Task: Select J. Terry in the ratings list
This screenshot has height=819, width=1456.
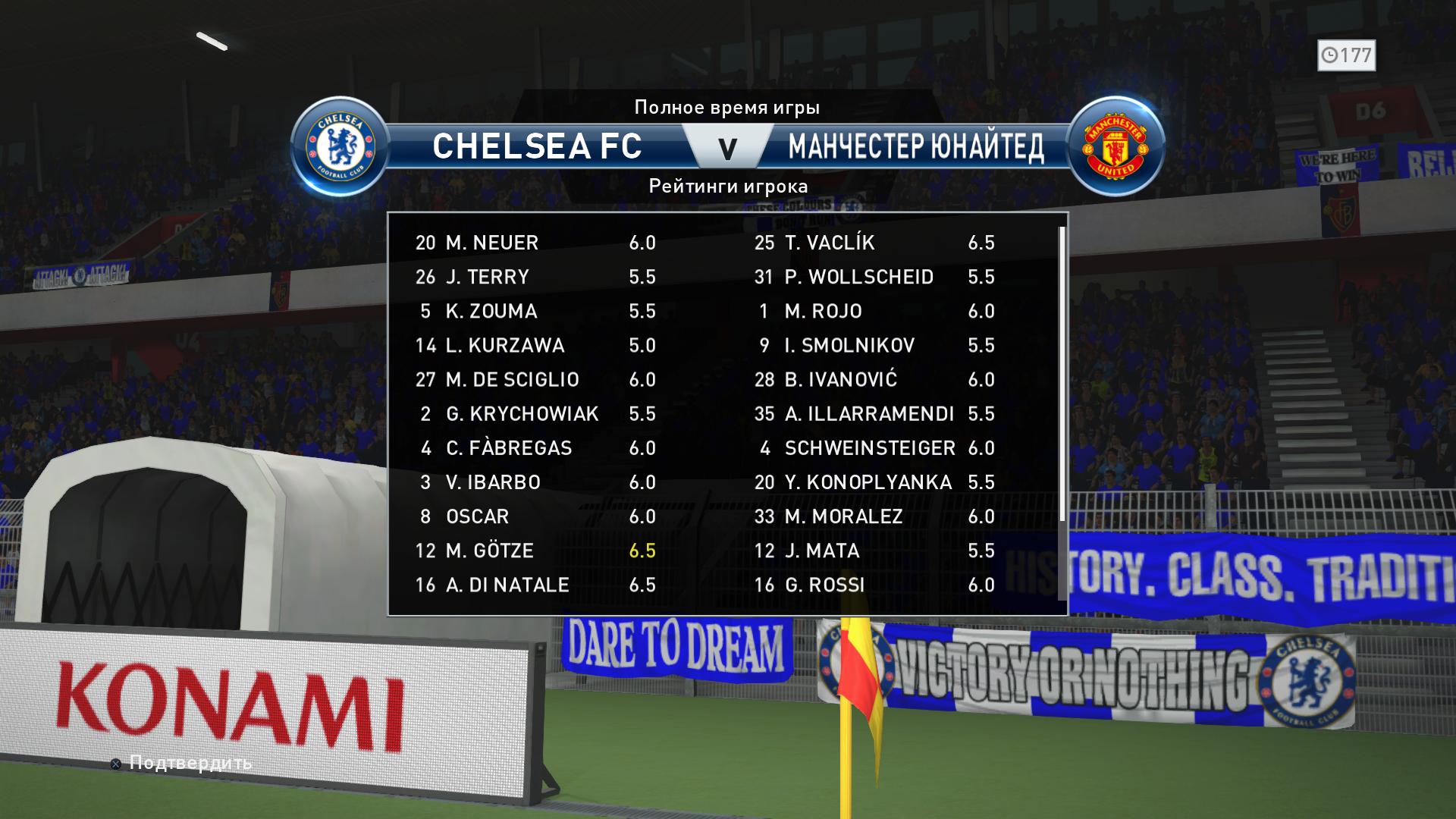Action: click(535, 277)
